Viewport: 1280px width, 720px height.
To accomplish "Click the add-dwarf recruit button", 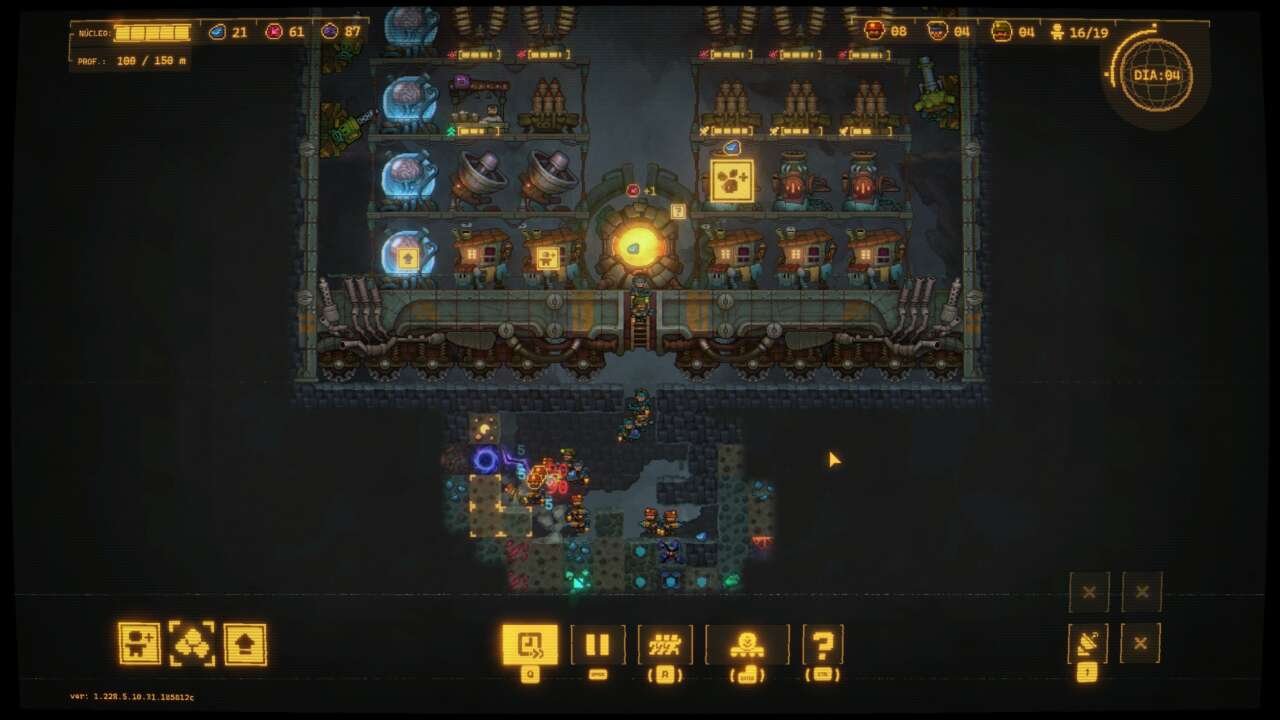I will coord(139,644).
